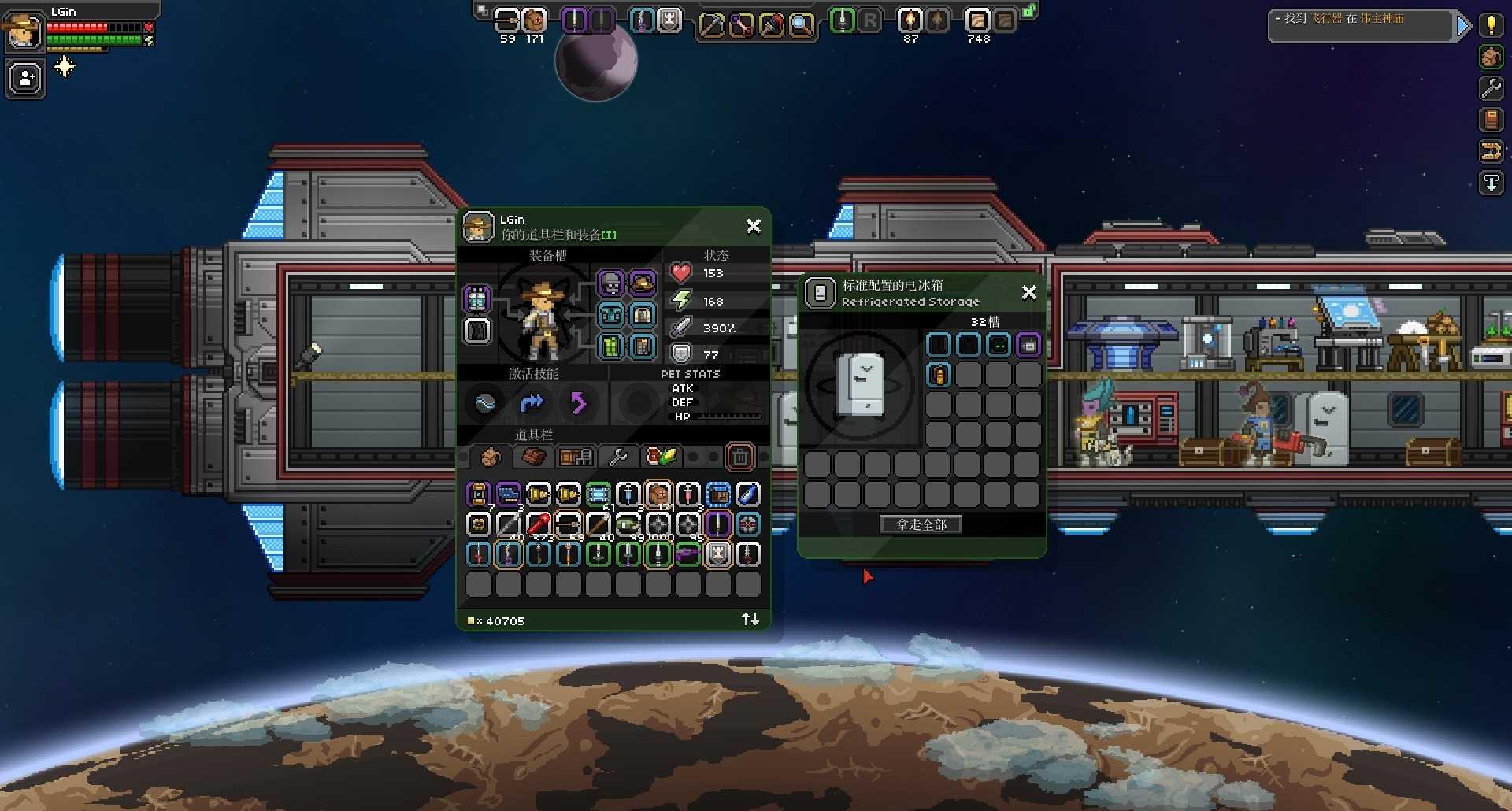This screenshot has width=1512, height=811.
Task: Close the LGin inventory window
Action: [754, 227]
